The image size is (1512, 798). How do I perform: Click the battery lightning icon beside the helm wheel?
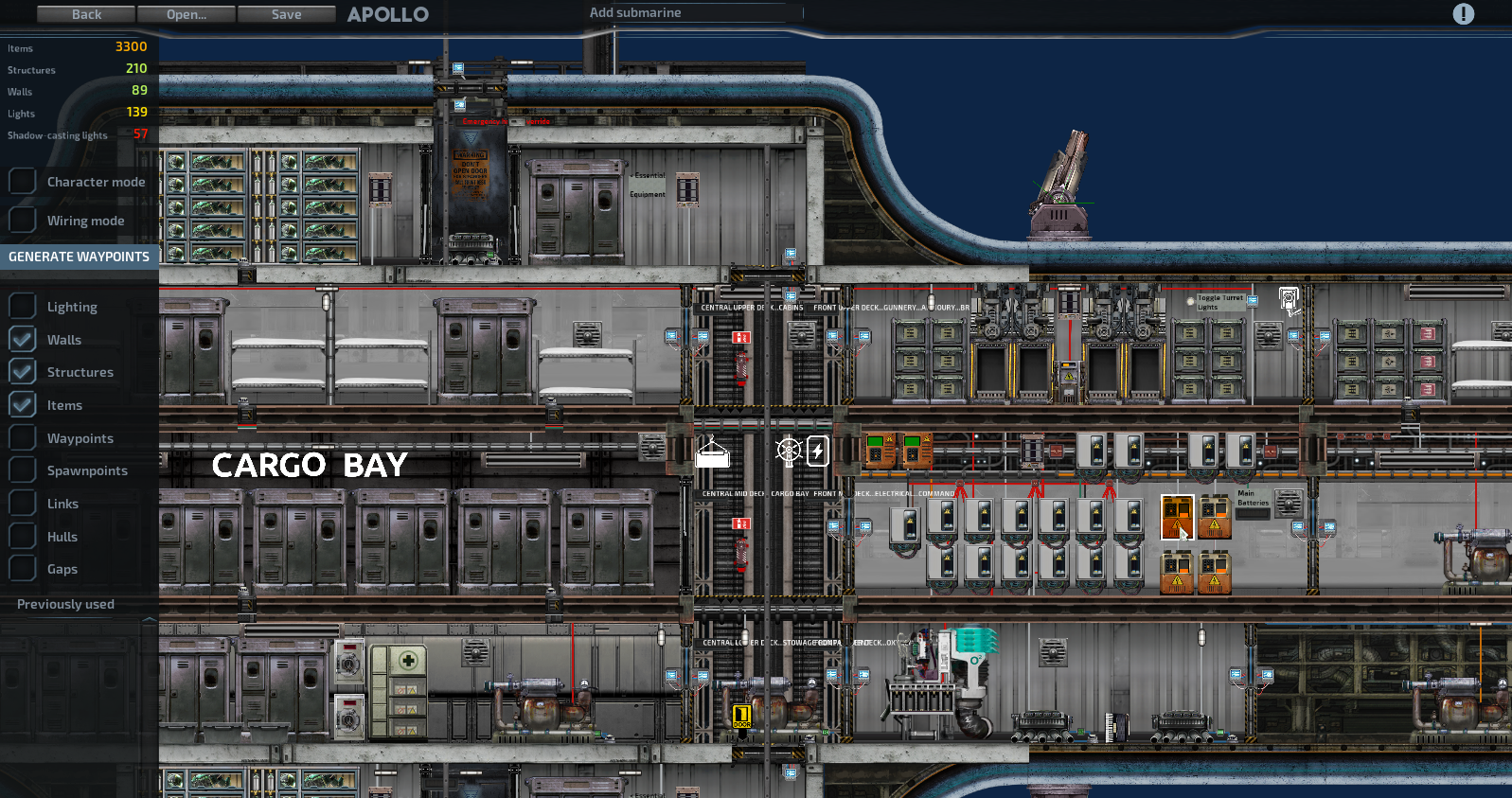pos(816,452)
